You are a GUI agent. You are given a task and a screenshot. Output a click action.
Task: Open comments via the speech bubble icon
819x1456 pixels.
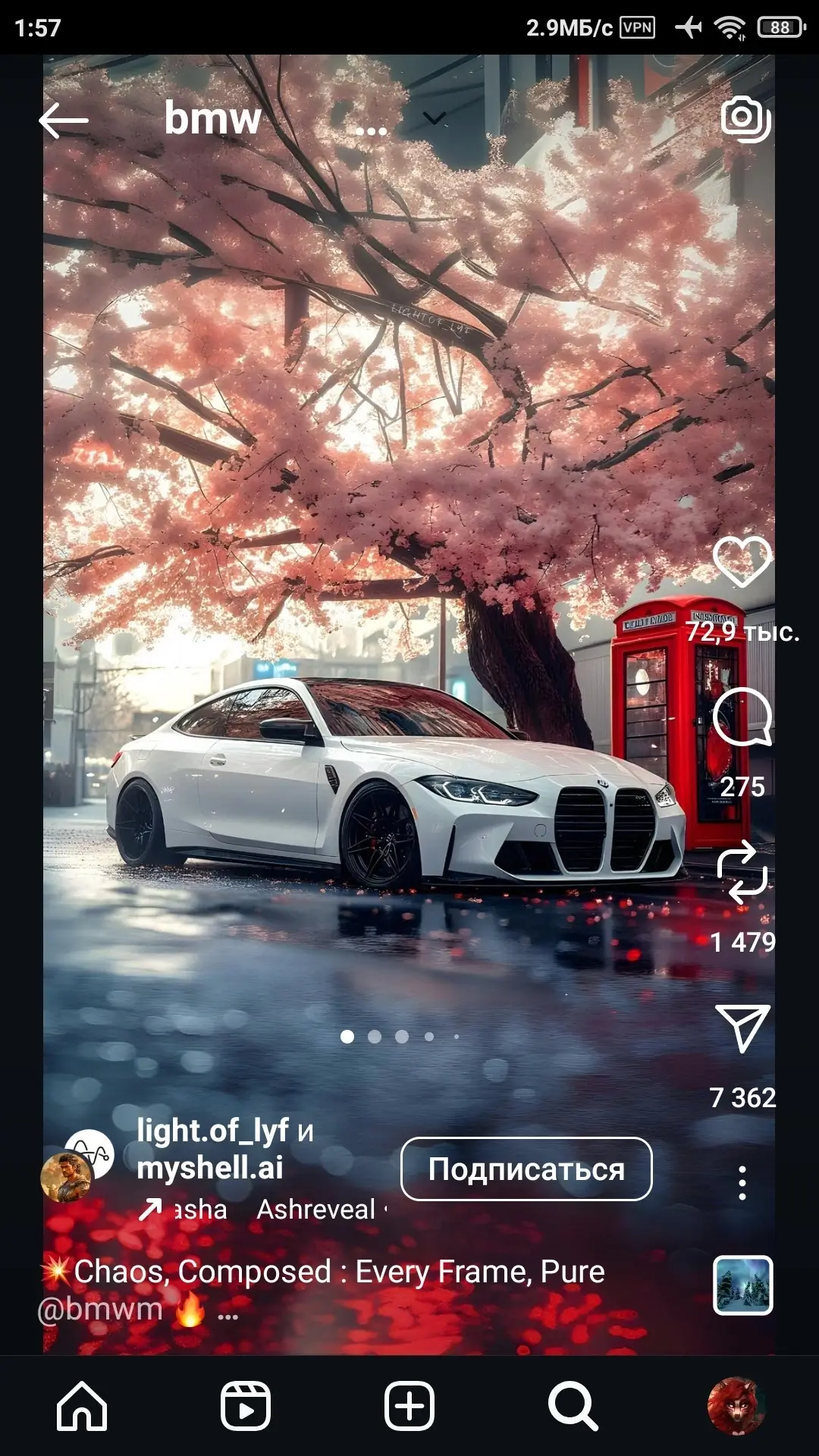point(742,717)
